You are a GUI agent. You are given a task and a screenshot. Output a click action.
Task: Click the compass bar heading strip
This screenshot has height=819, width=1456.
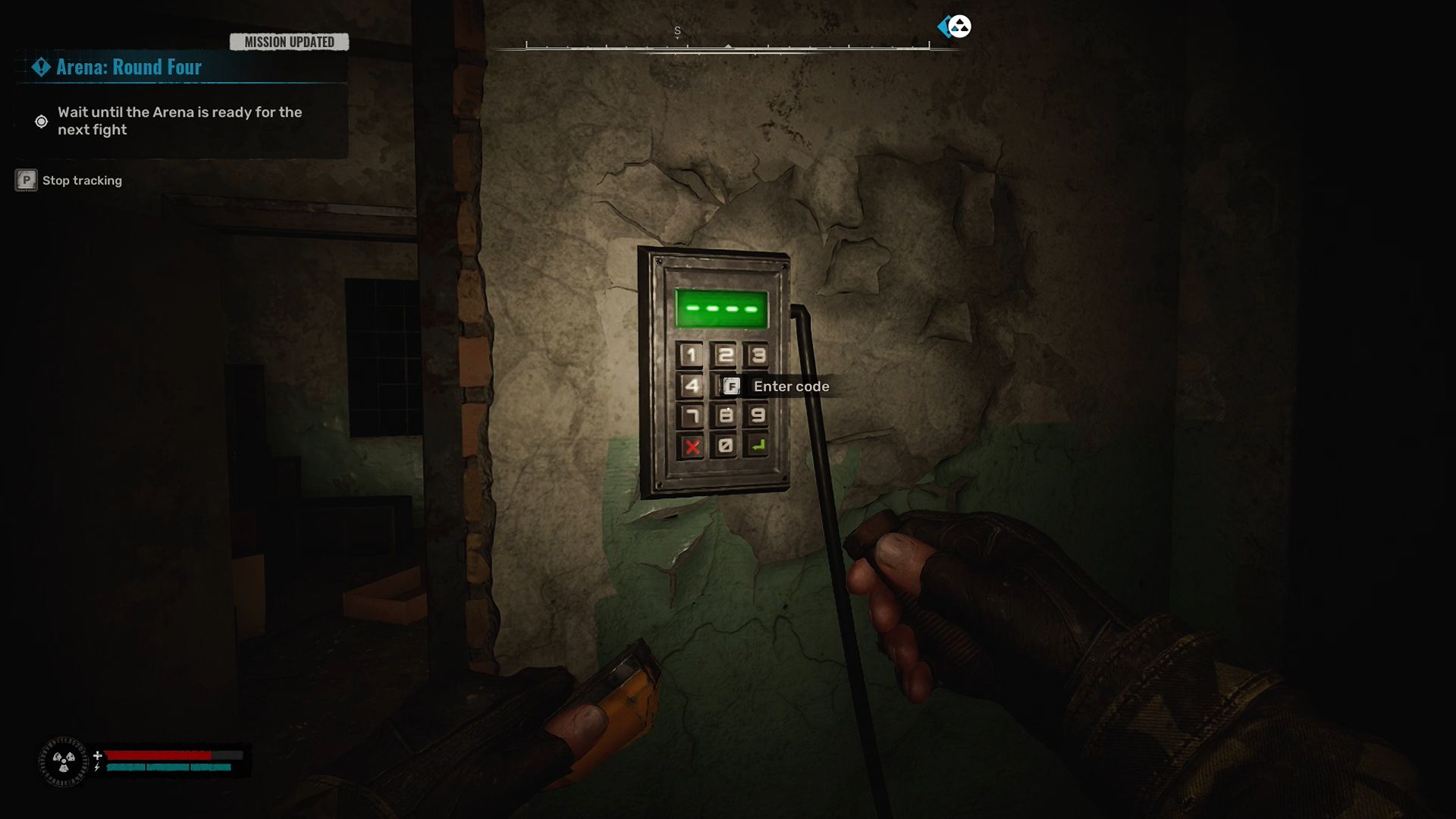[727, 45]
